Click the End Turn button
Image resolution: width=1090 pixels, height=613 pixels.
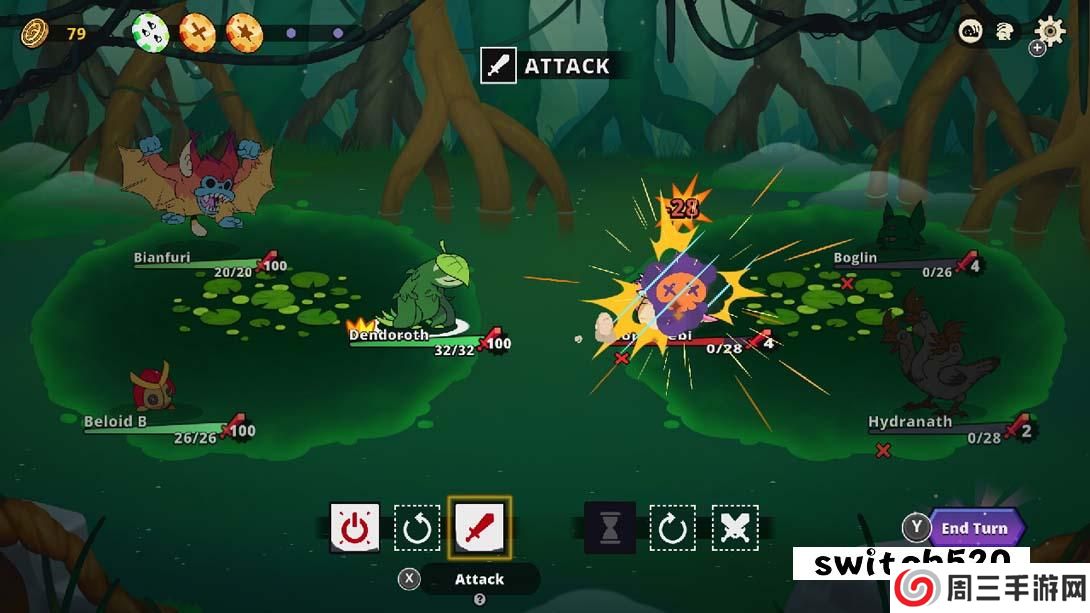tap(974, 528)
